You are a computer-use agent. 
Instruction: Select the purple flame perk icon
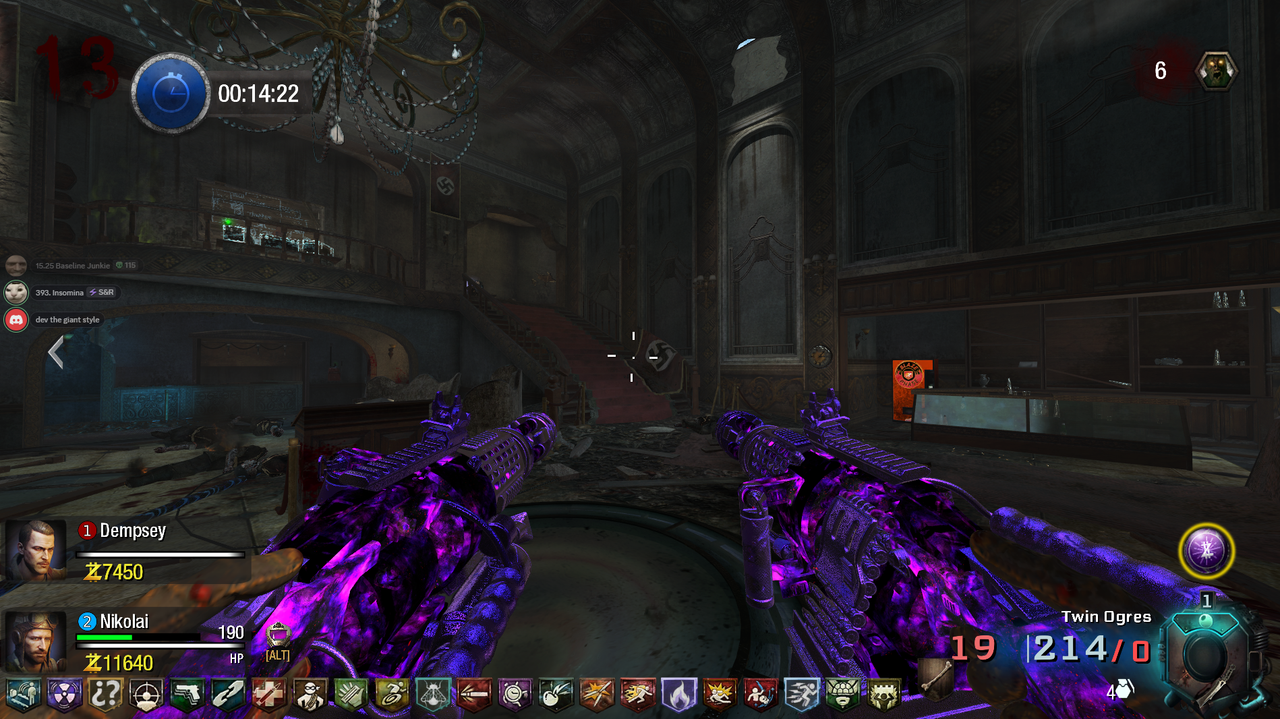click(x=679, y=694)
